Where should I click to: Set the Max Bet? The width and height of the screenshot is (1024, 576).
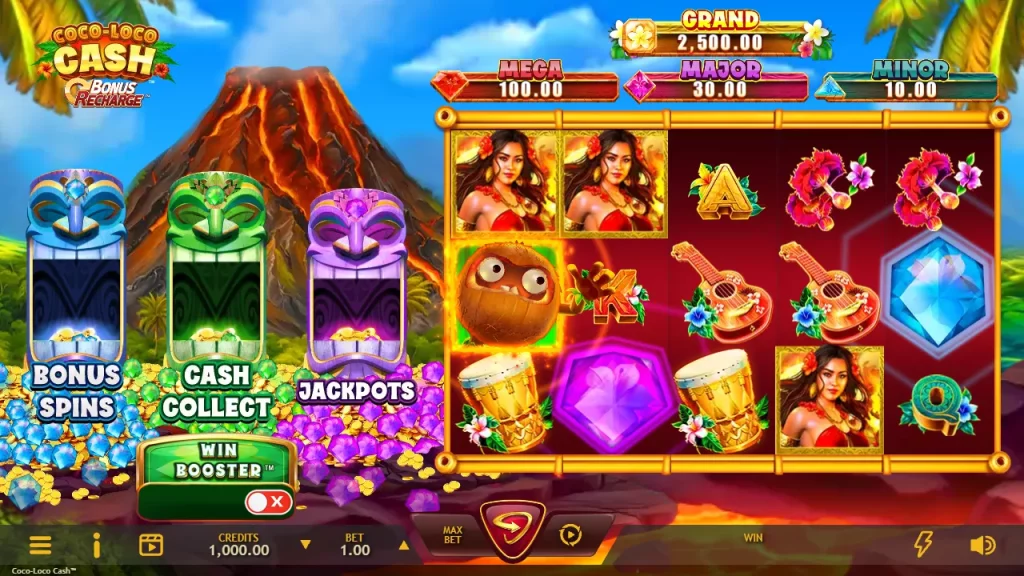click(453, 537)
